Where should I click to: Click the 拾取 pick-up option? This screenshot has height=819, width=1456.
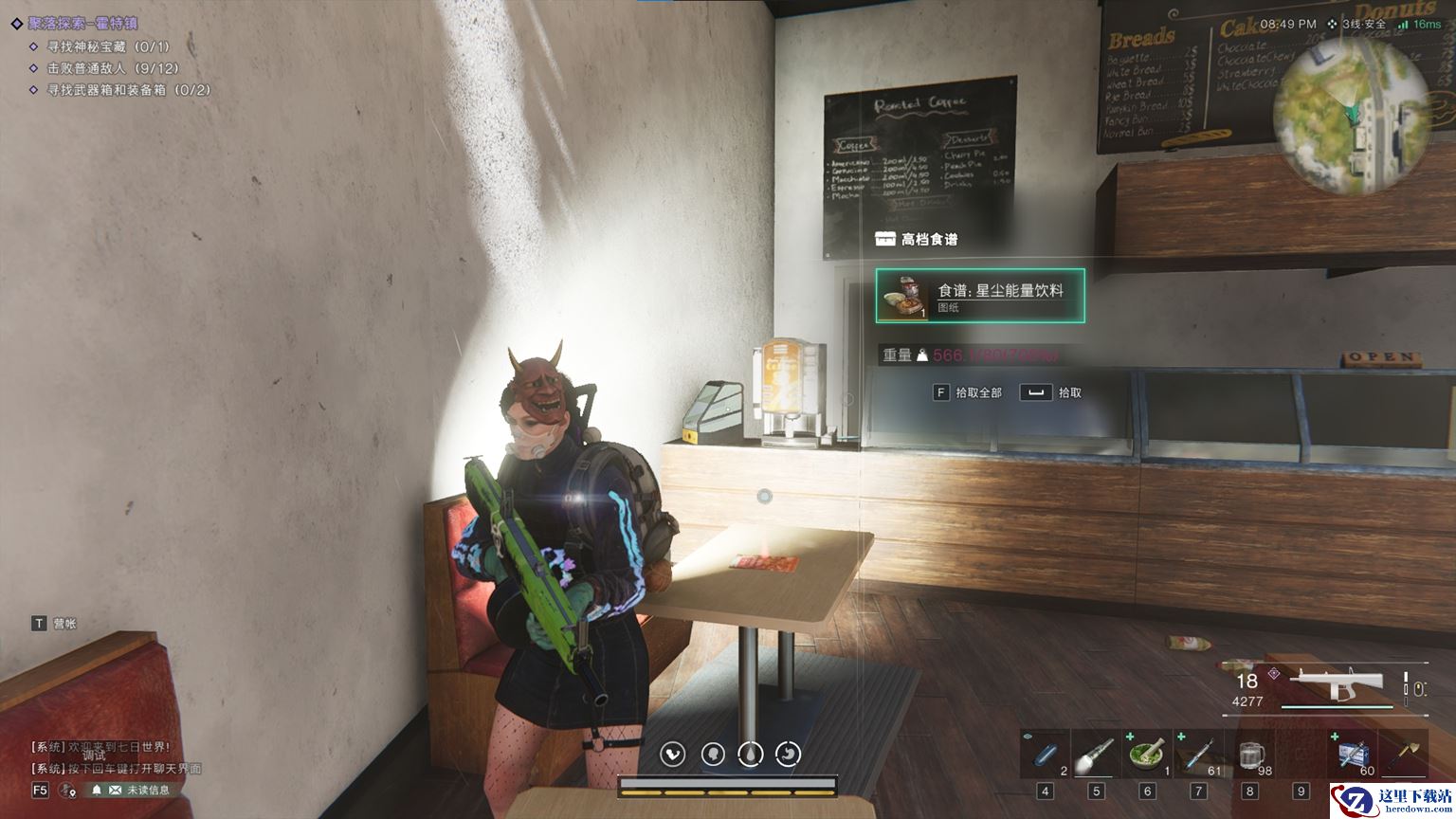click(x=1051, y=392)
